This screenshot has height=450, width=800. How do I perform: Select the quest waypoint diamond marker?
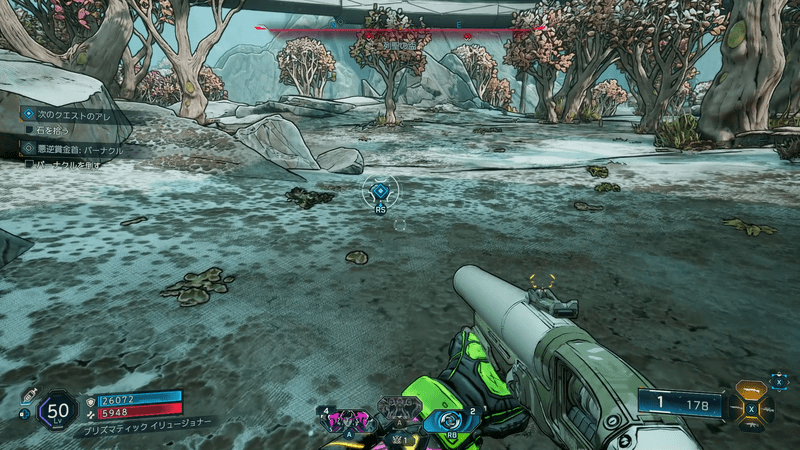pyautogui.click(x=380, y=191)
